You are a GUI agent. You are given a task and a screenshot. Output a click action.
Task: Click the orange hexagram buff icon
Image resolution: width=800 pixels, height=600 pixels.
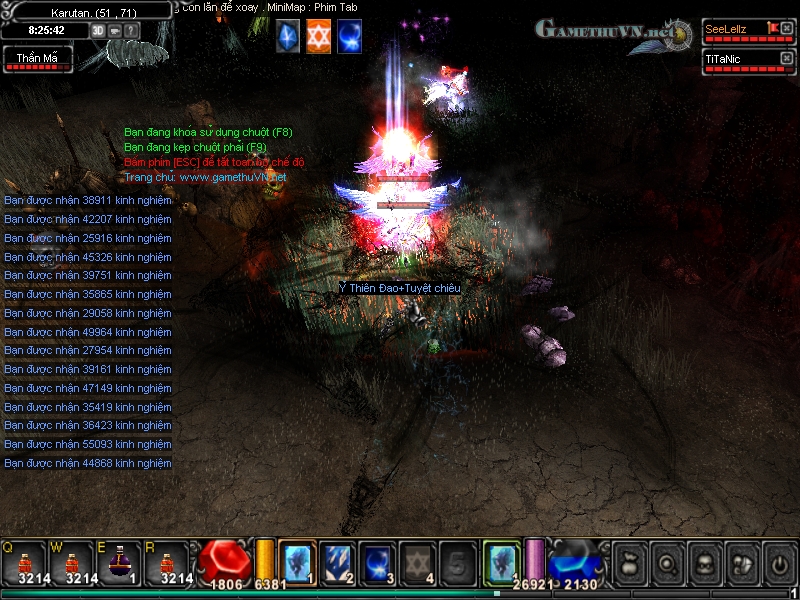(319, 36)
